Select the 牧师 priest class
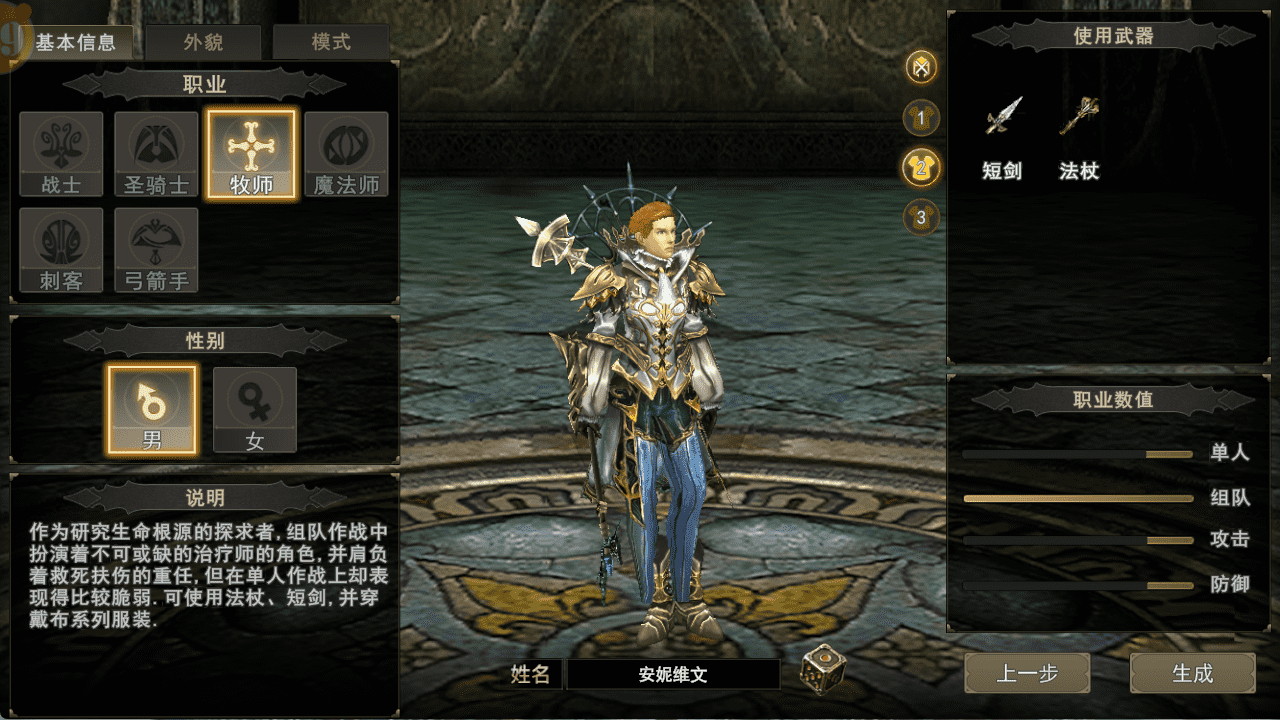 pos(251,154)
